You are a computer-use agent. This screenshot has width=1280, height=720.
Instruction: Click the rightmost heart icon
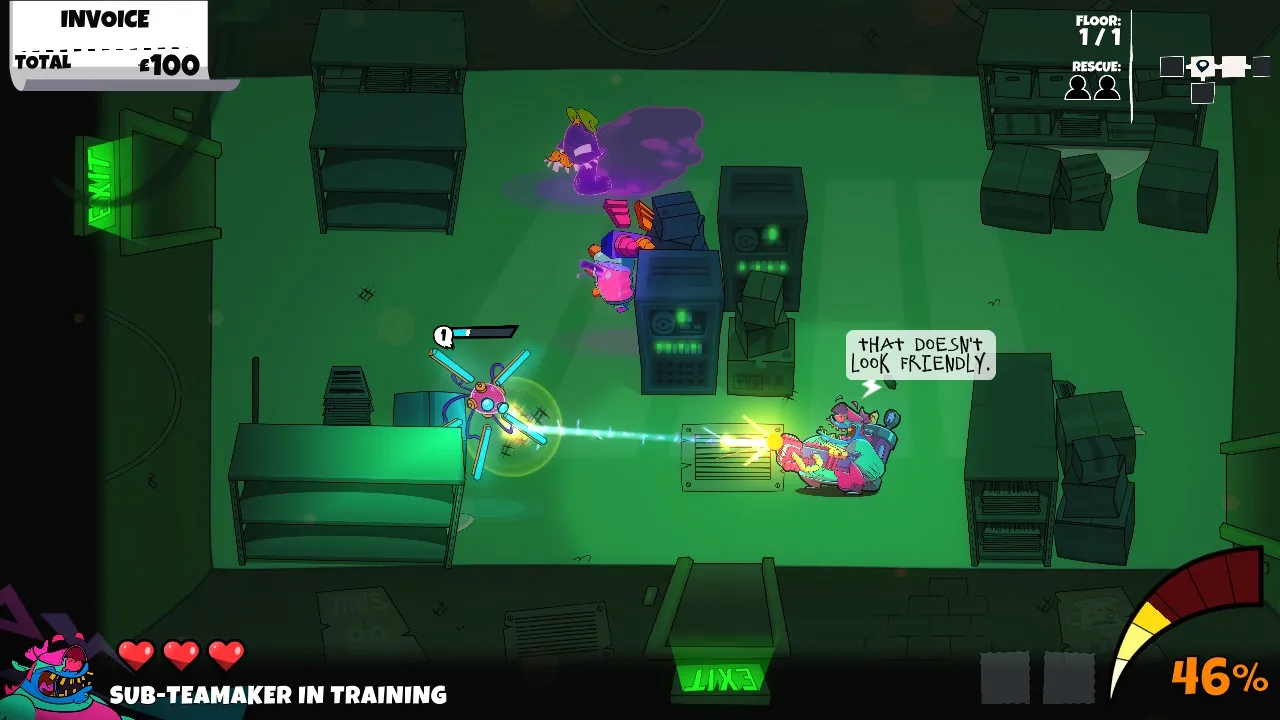pyautogui.click(x=225, y=653)
